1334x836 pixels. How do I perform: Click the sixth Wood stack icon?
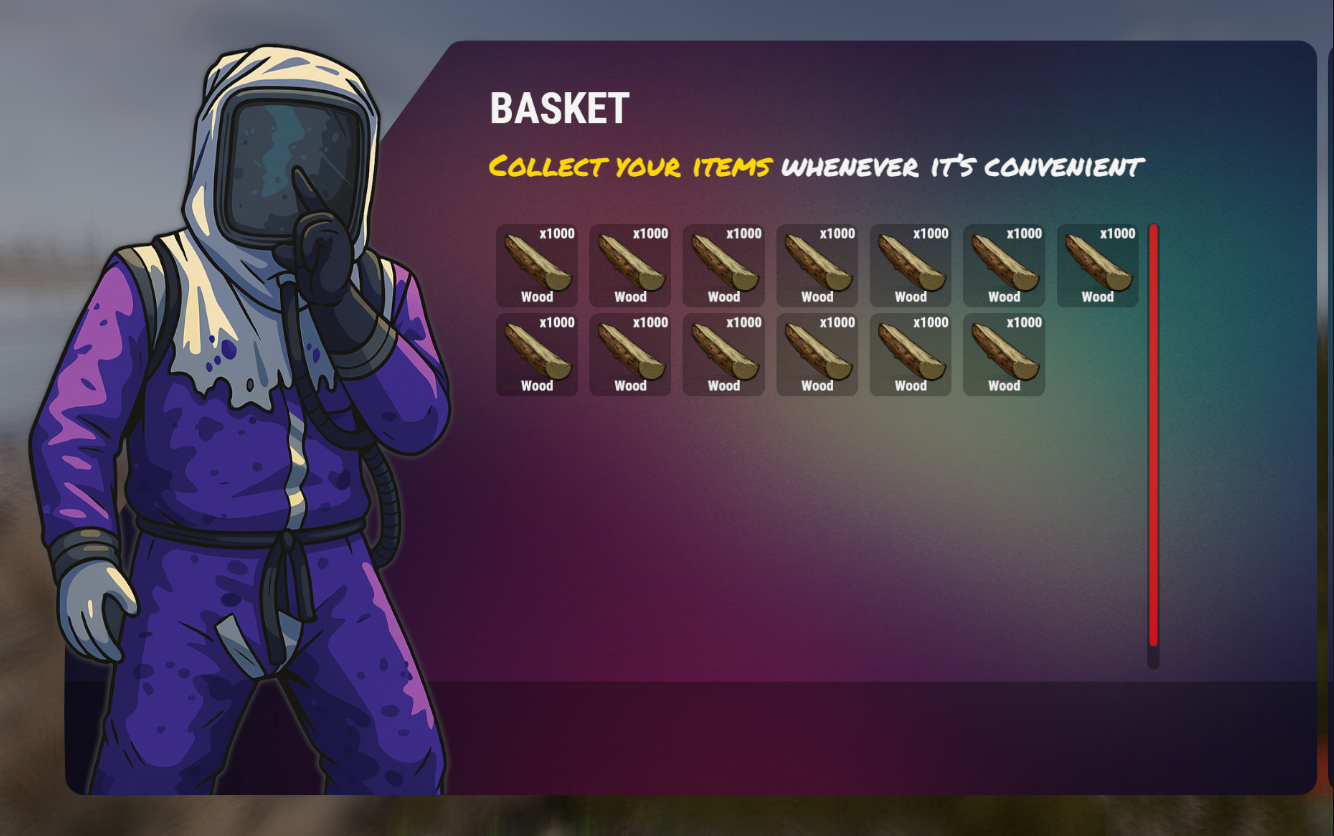(x=1004, y=264)
